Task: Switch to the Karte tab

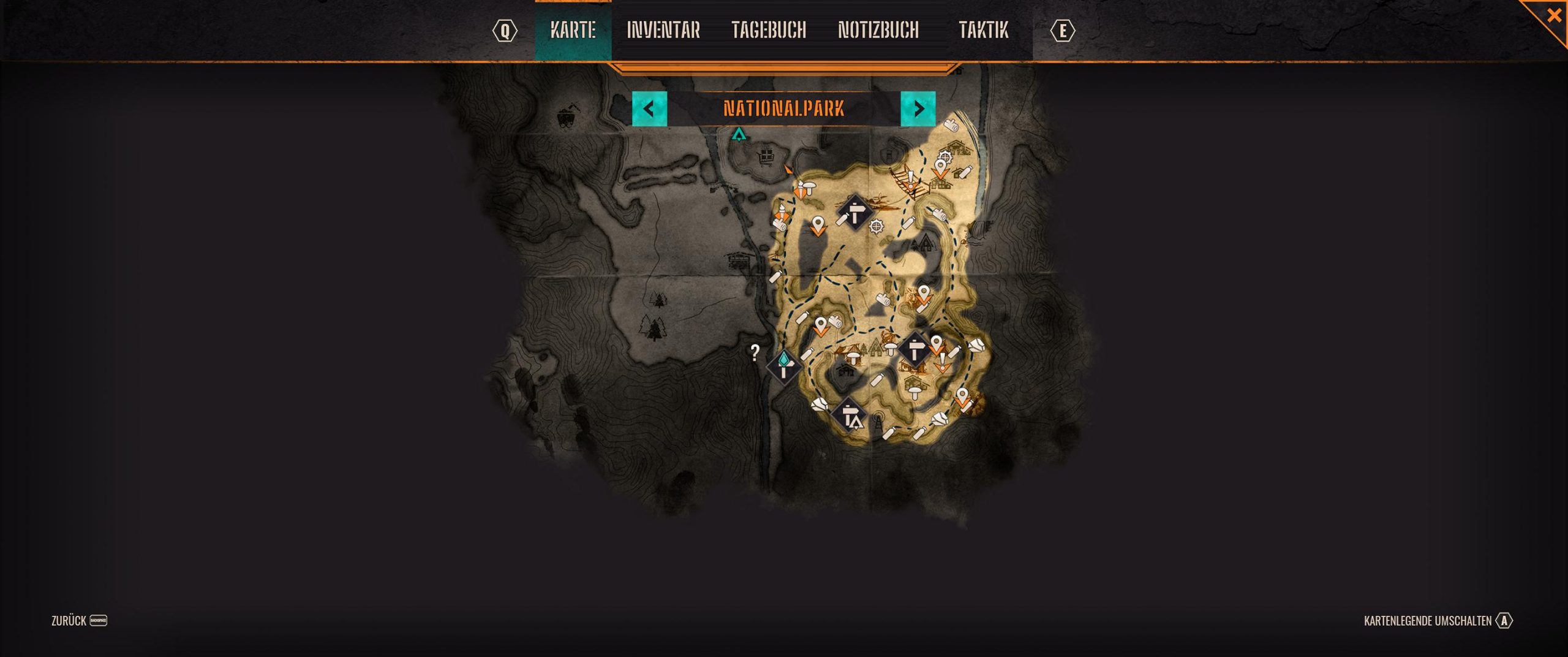Action: pyautogui.click(x=573, y=30)
